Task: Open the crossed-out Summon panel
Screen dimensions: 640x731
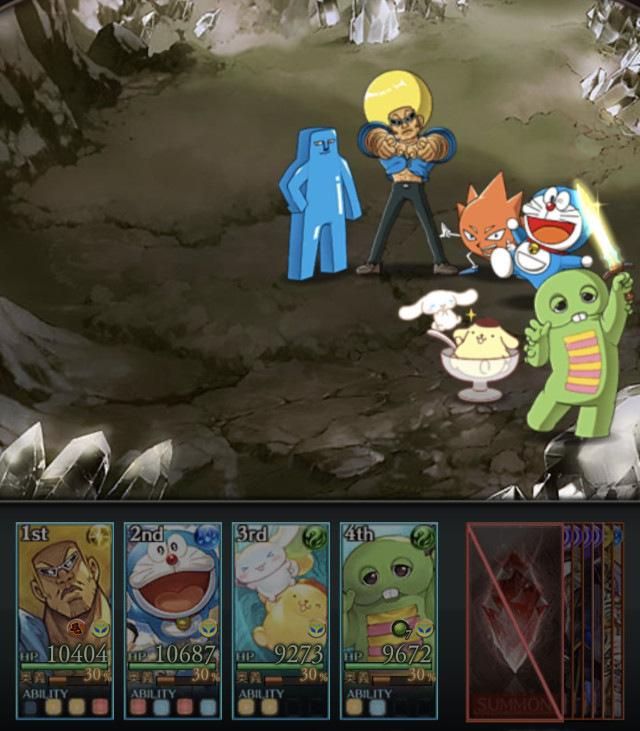Action: [x=515, y=620]
